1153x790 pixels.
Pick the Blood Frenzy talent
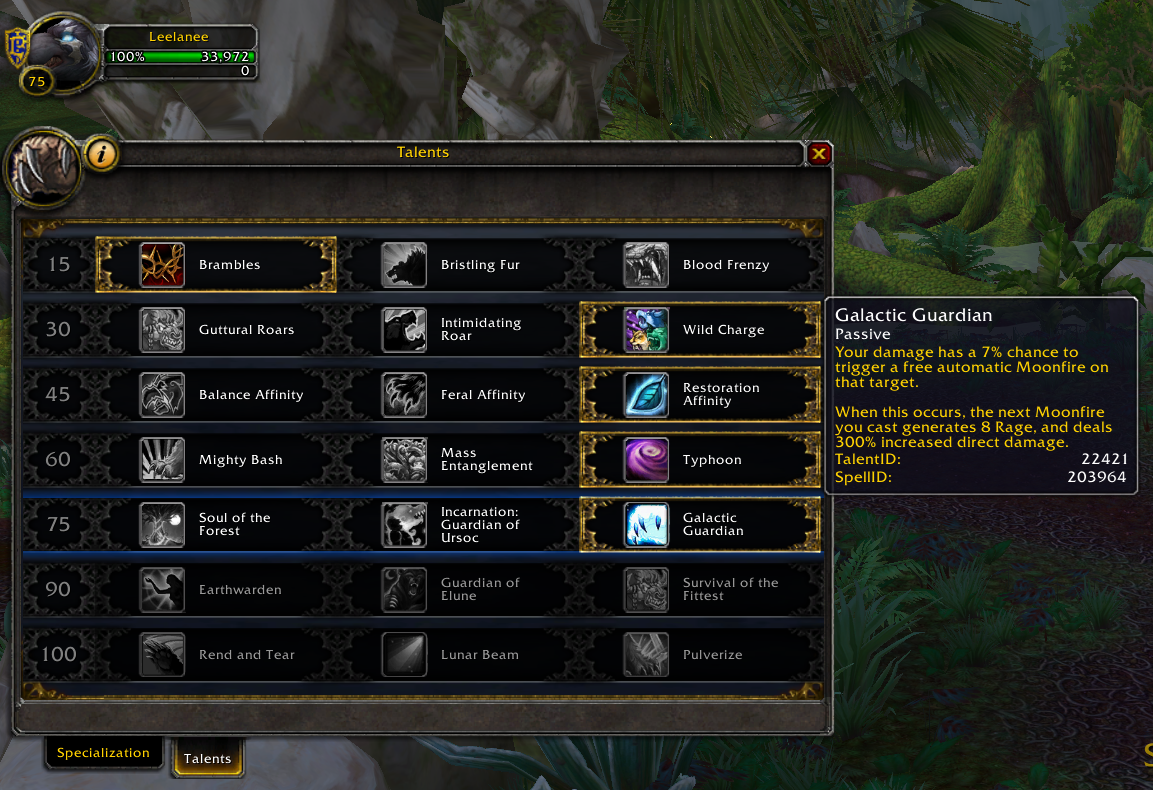click(700, 265)
